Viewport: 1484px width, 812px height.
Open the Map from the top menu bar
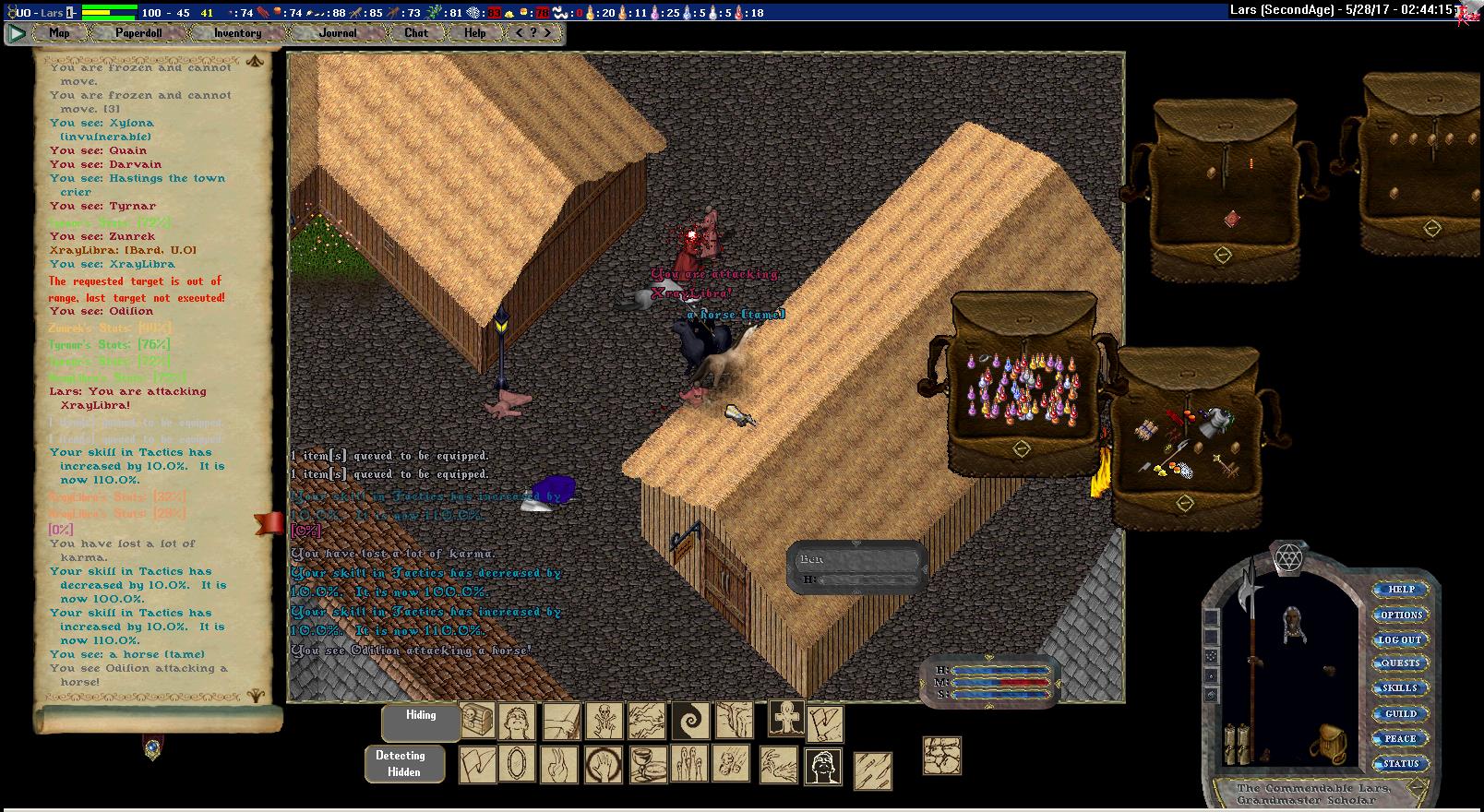pos(59,33)
